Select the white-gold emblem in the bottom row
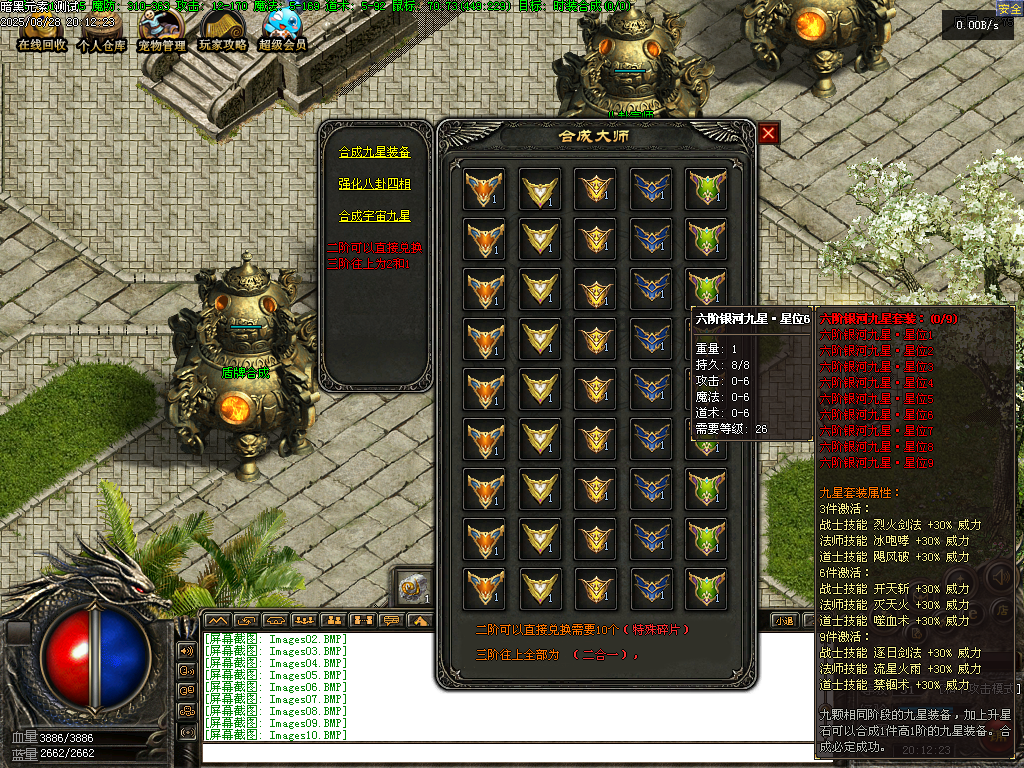The image size is (1024, 768). 540,588
